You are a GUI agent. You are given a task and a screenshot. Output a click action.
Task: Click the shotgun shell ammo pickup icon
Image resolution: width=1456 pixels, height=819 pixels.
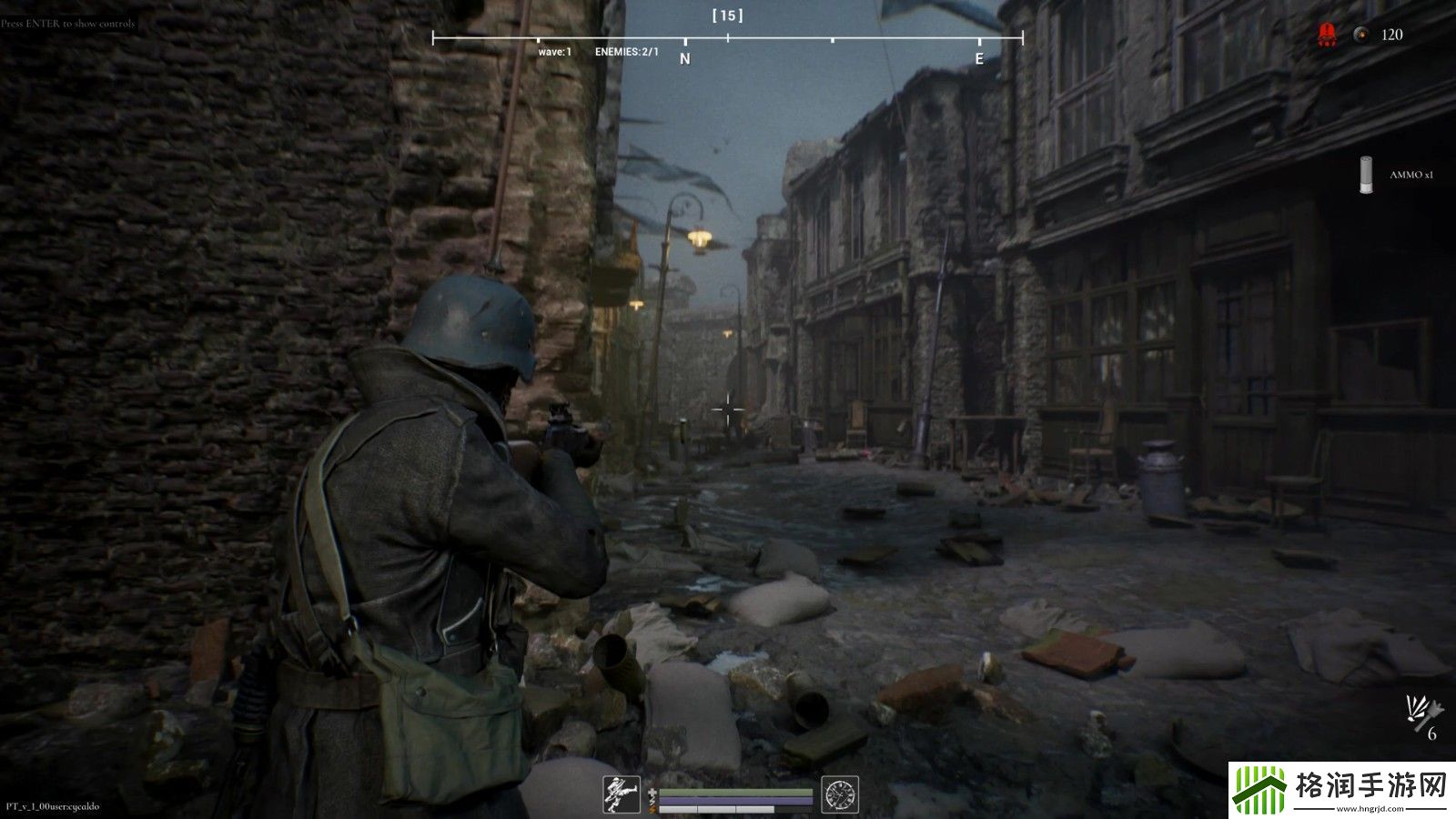pyautogui.click(x=1365, y=175)
